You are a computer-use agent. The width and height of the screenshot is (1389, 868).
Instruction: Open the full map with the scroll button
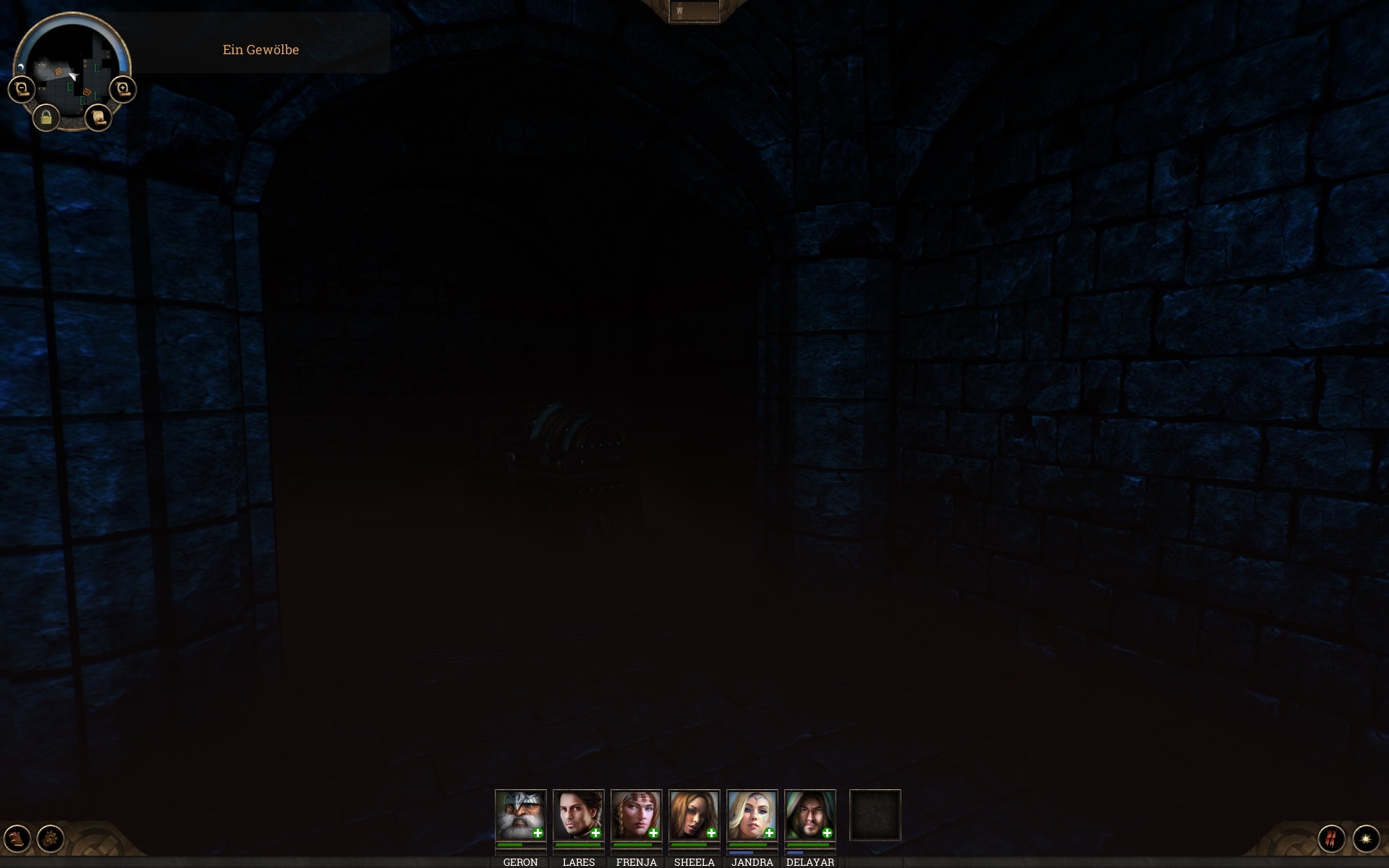point(98,117)
